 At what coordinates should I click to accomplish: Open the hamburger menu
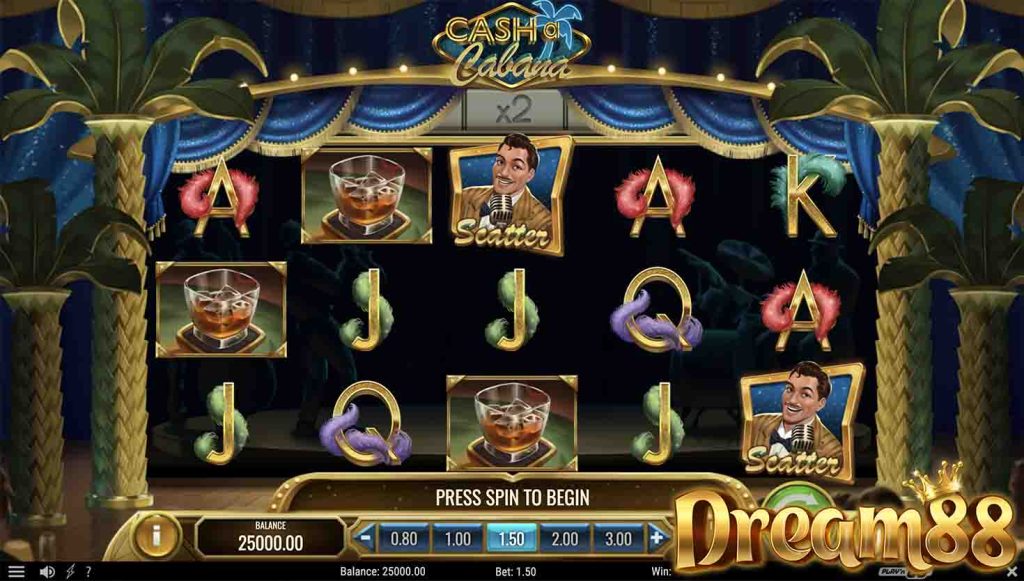click(x=16, y=572)
